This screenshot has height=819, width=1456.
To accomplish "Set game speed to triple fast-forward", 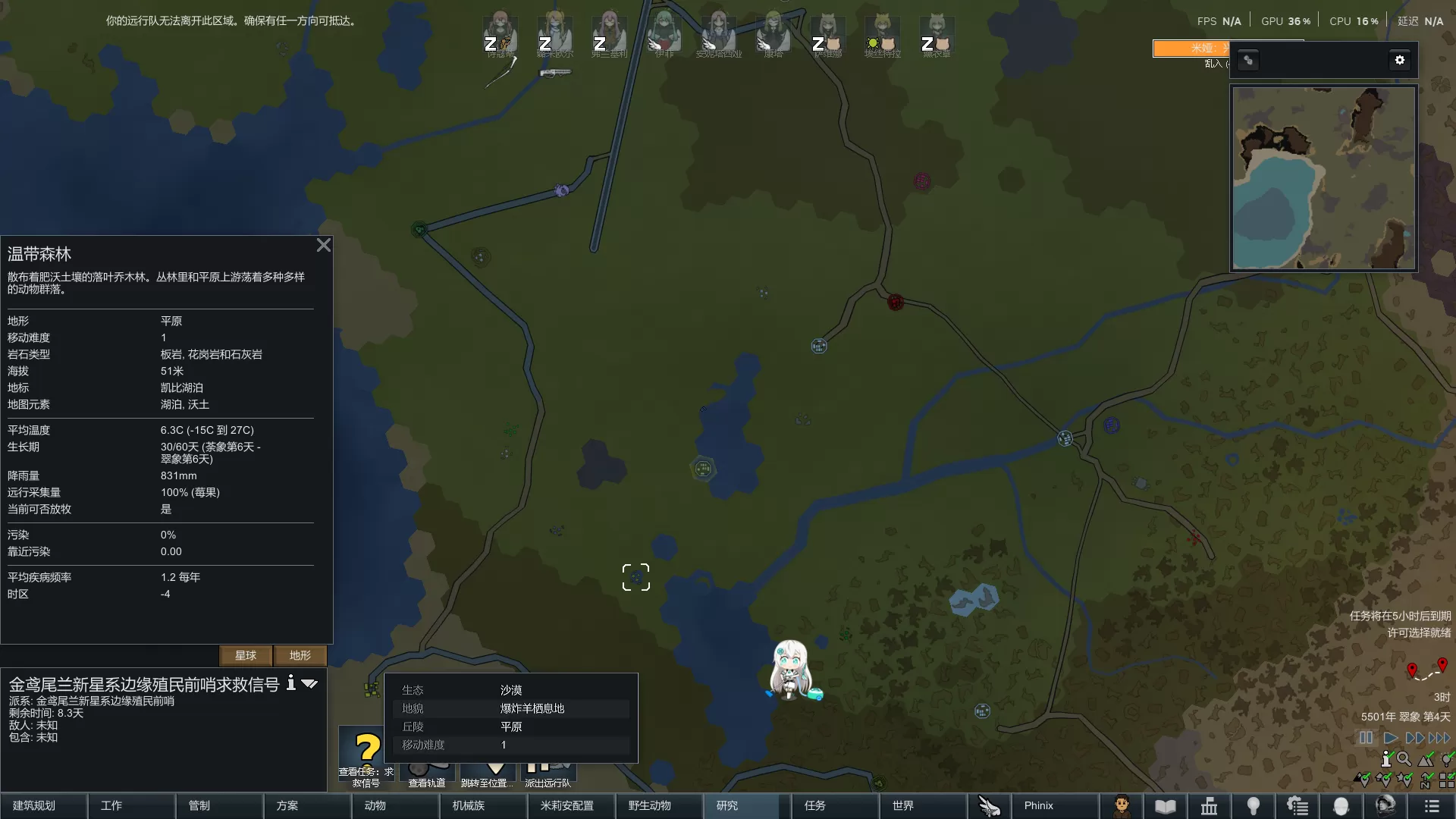I will (1439, 738).
